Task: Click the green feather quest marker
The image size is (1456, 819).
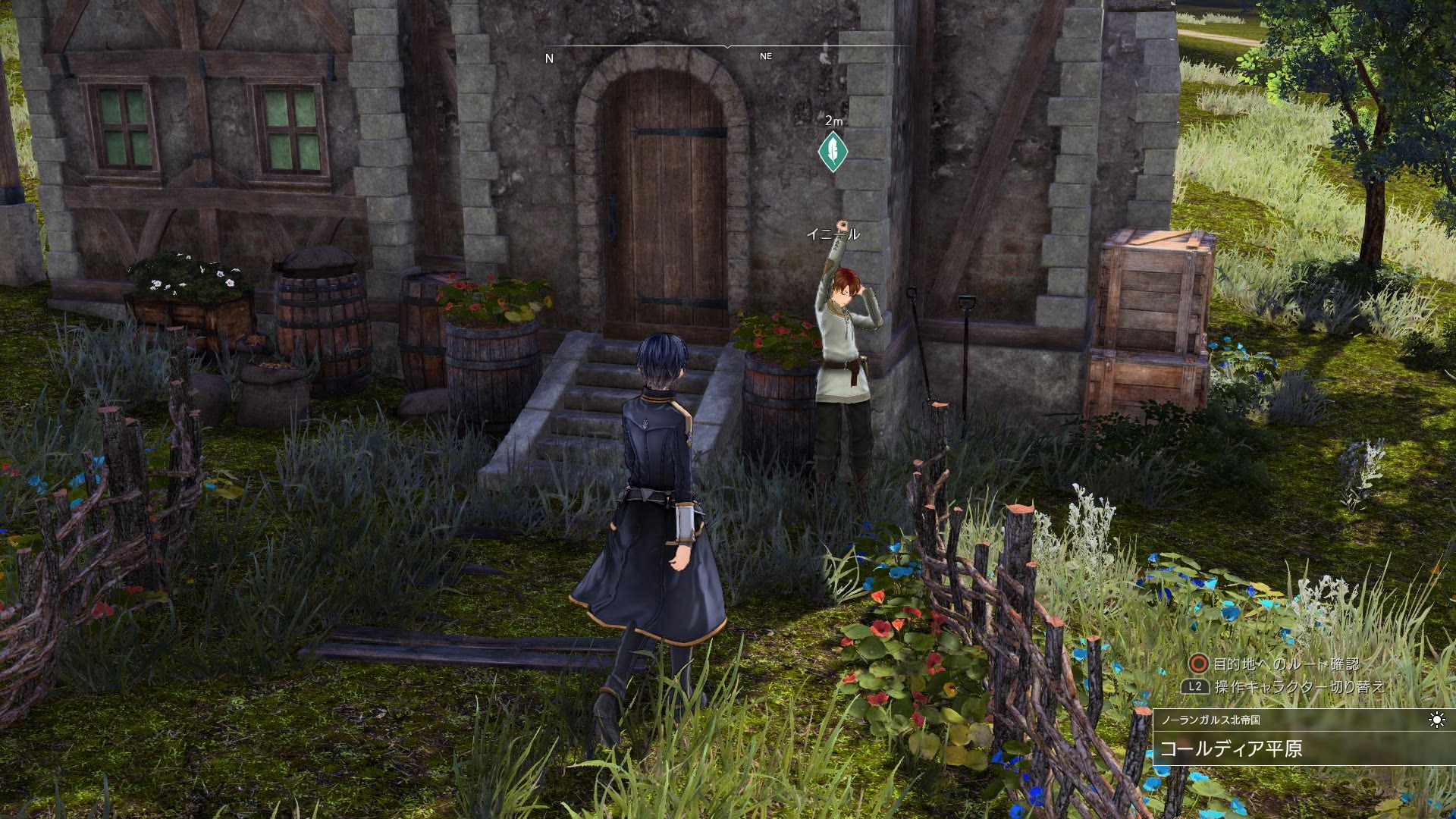Action: coord(832,151)
